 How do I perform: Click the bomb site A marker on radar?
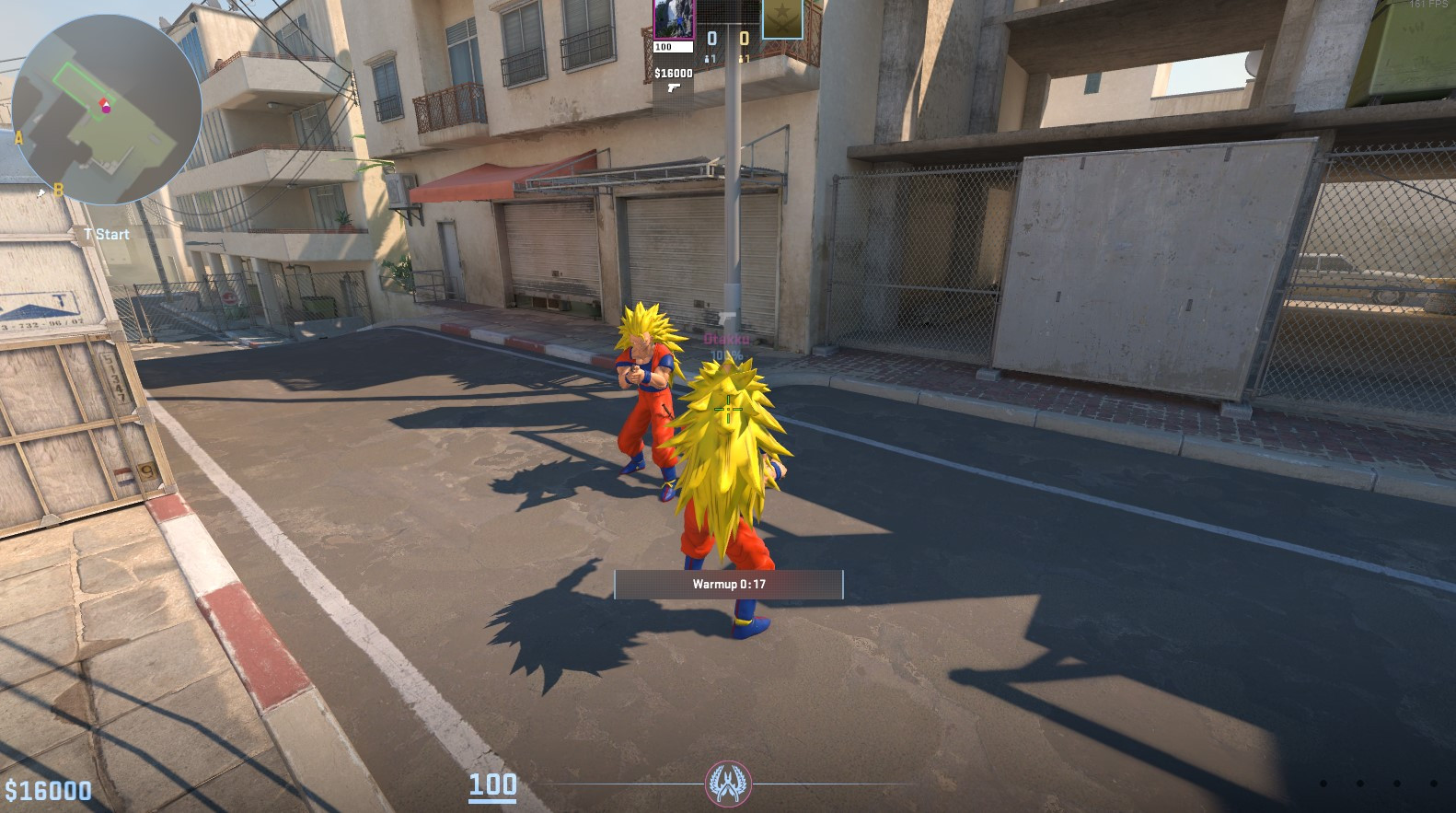point(18,138)
